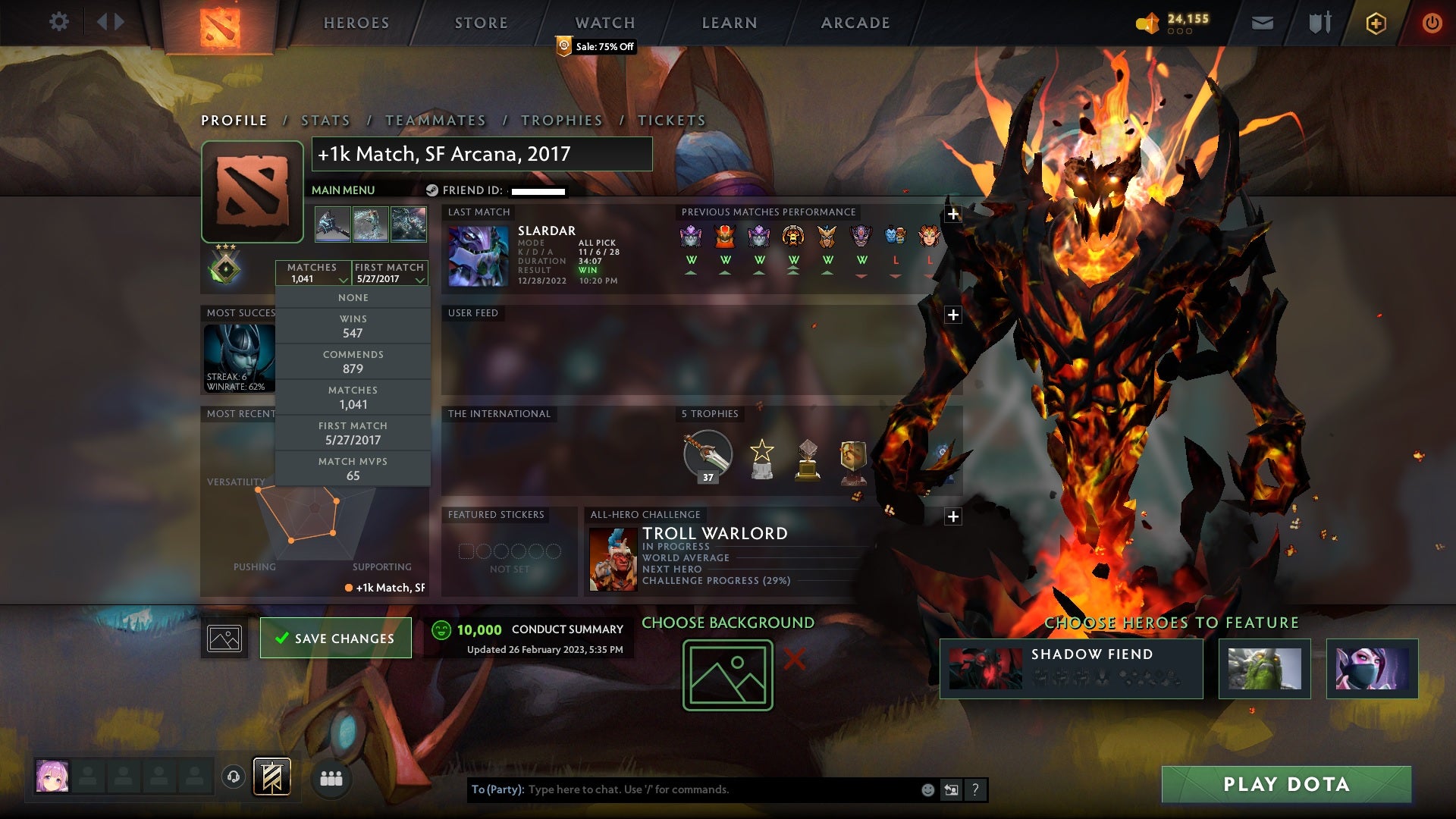Save changes to the profile
This screenshot has width=1456, height=819.
335,639
